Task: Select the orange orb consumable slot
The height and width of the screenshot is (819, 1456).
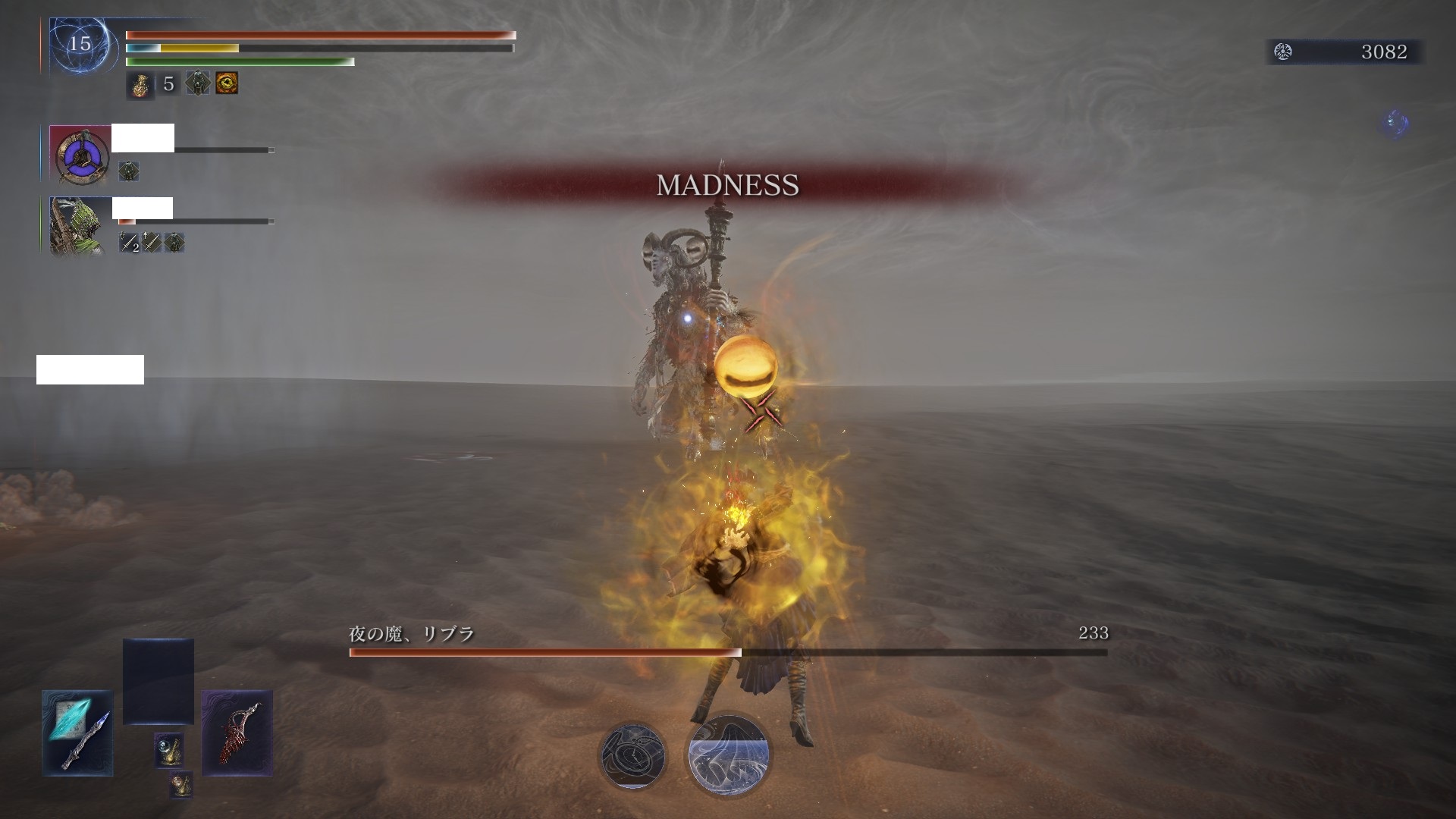Action: pyautogui.click(x=180, y=785)
